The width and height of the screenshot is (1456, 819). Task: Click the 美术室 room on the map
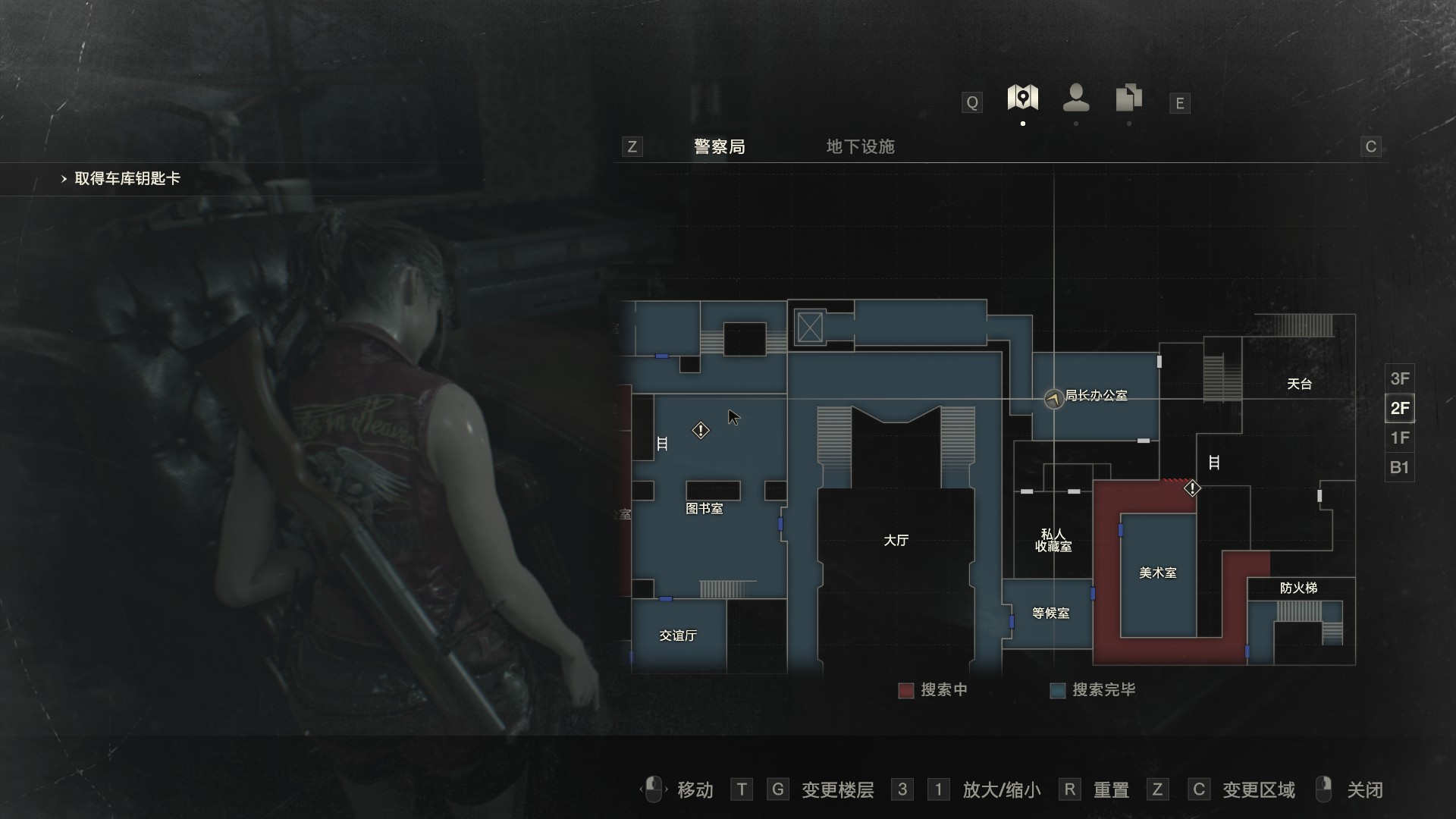pos(1157,573)
